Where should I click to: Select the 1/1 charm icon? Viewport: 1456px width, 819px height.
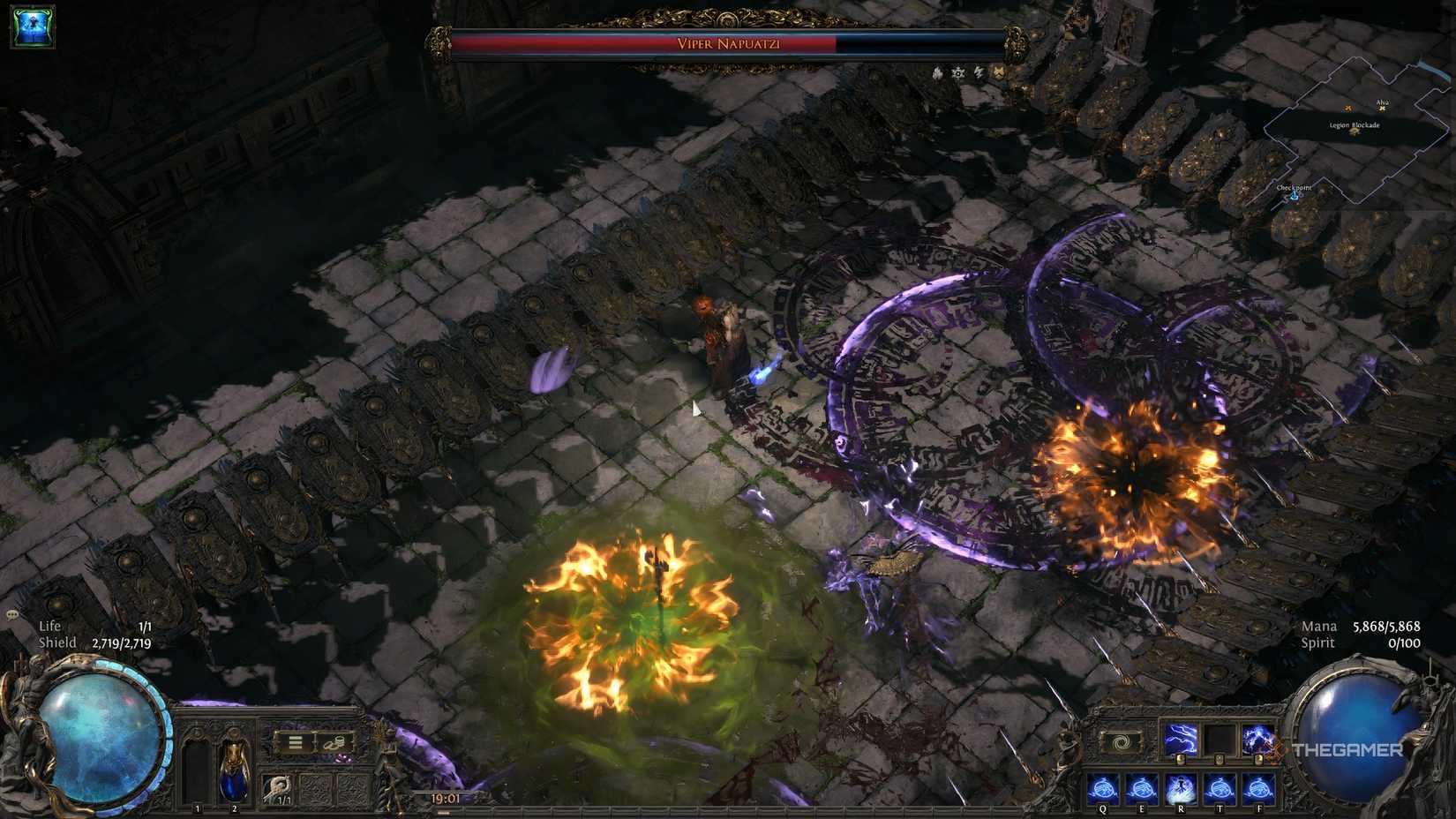[x=279, y=790]
